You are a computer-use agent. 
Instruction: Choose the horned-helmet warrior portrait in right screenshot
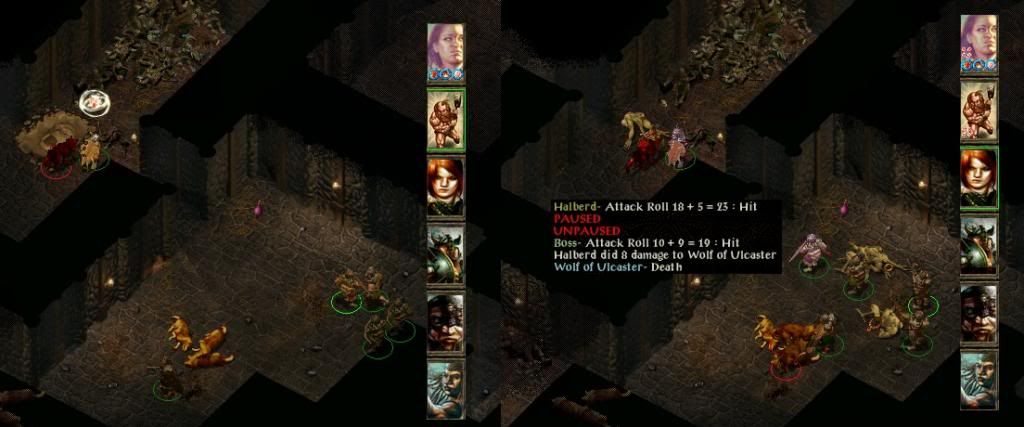[979, 246]
